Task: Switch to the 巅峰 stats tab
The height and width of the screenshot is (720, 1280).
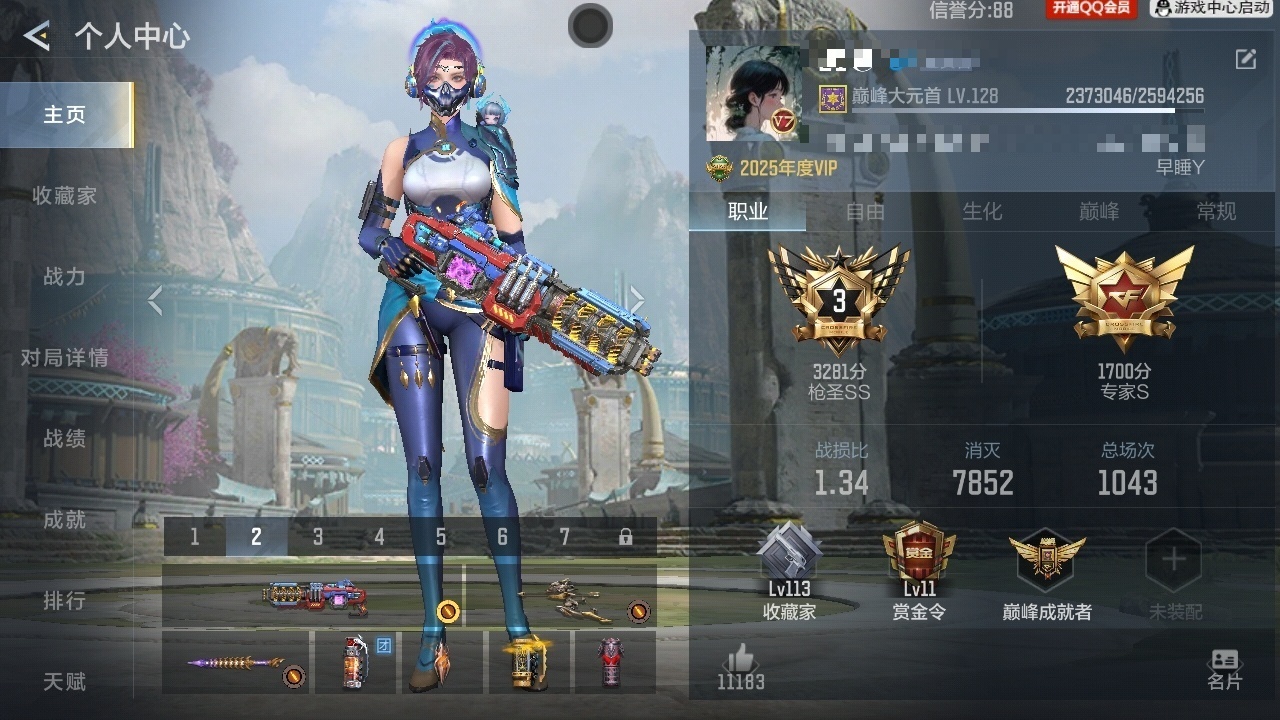Action: click(x=1099, y=212)
